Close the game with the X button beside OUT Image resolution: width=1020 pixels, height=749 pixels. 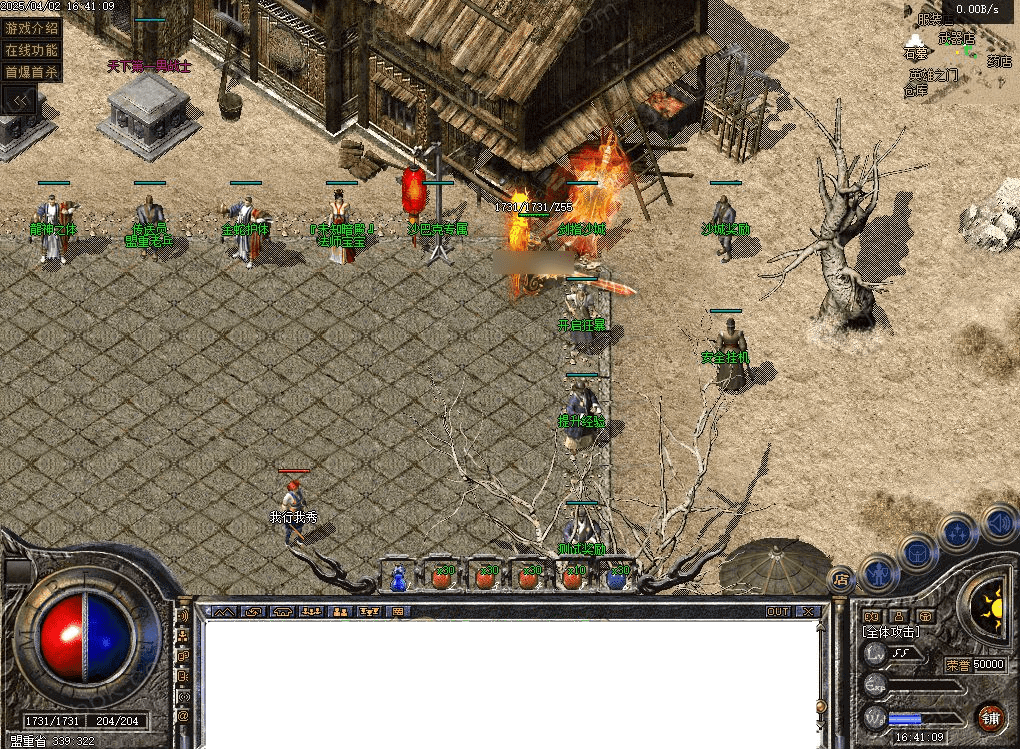(807, 611)
